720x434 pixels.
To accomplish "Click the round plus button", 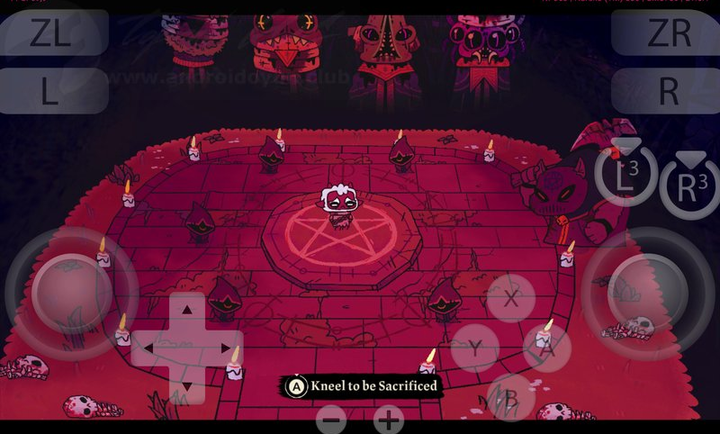I will (x=389, y=420).
